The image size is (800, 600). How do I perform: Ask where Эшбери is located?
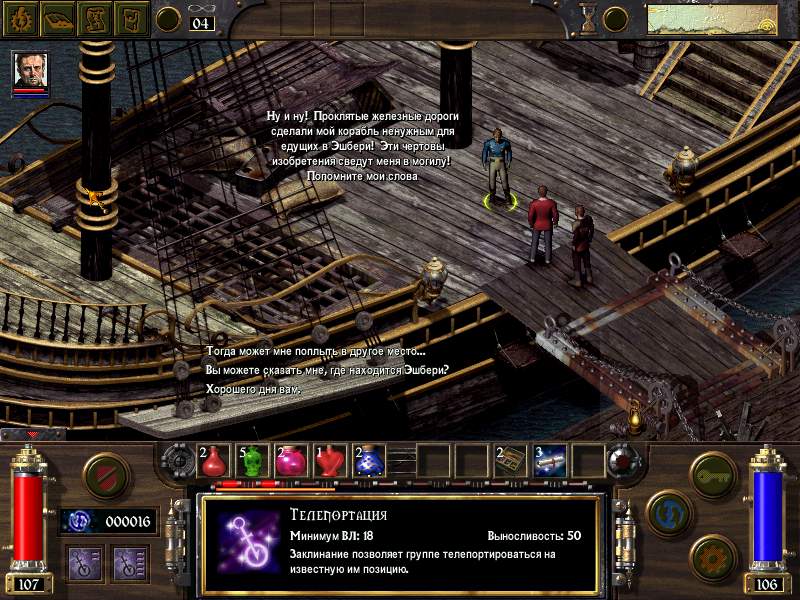tap(327, 370)
